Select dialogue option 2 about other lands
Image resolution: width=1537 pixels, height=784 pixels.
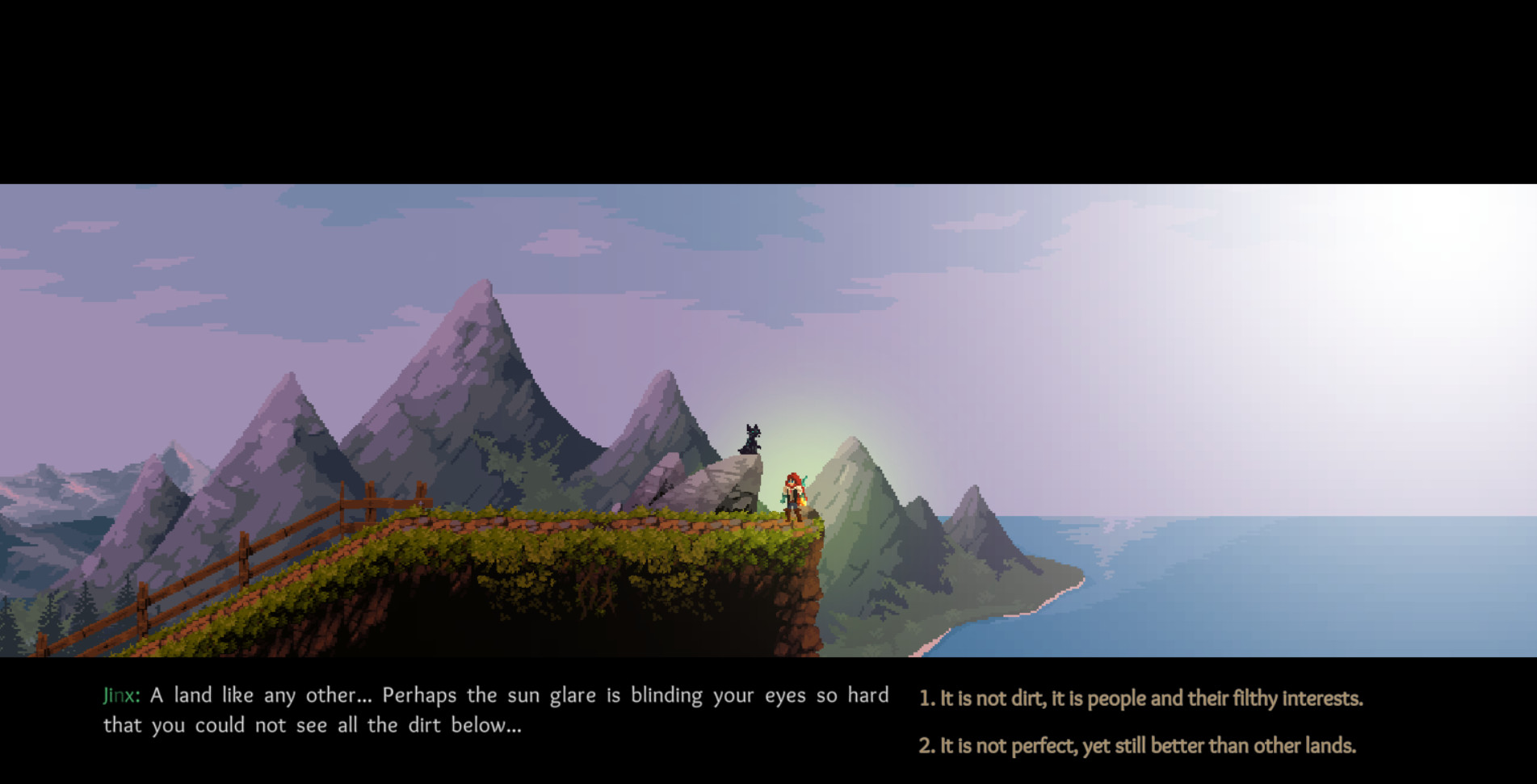pyautogui.click(x=1137, y=747)
